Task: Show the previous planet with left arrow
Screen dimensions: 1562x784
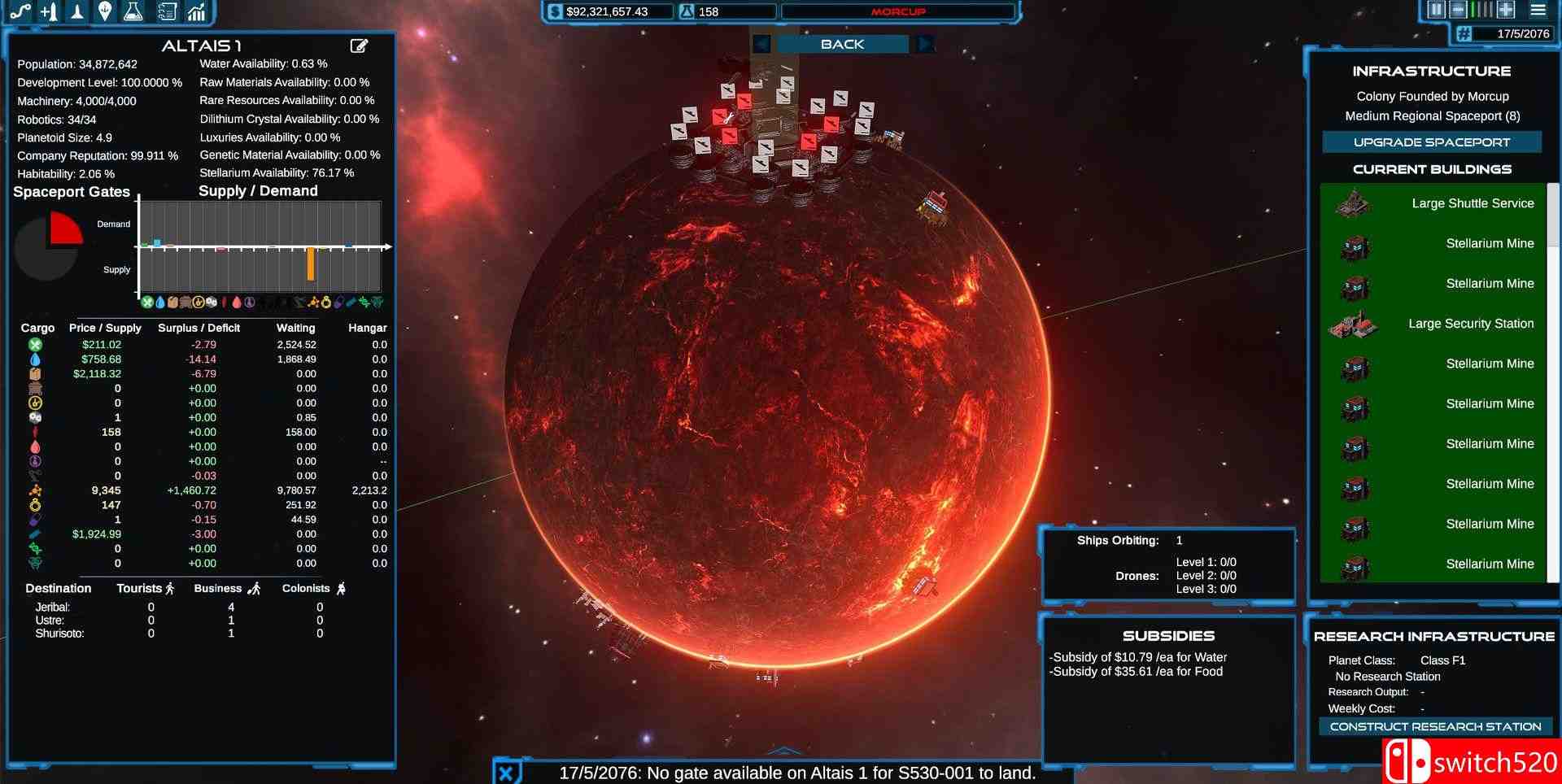Action: tap(761, 44)
